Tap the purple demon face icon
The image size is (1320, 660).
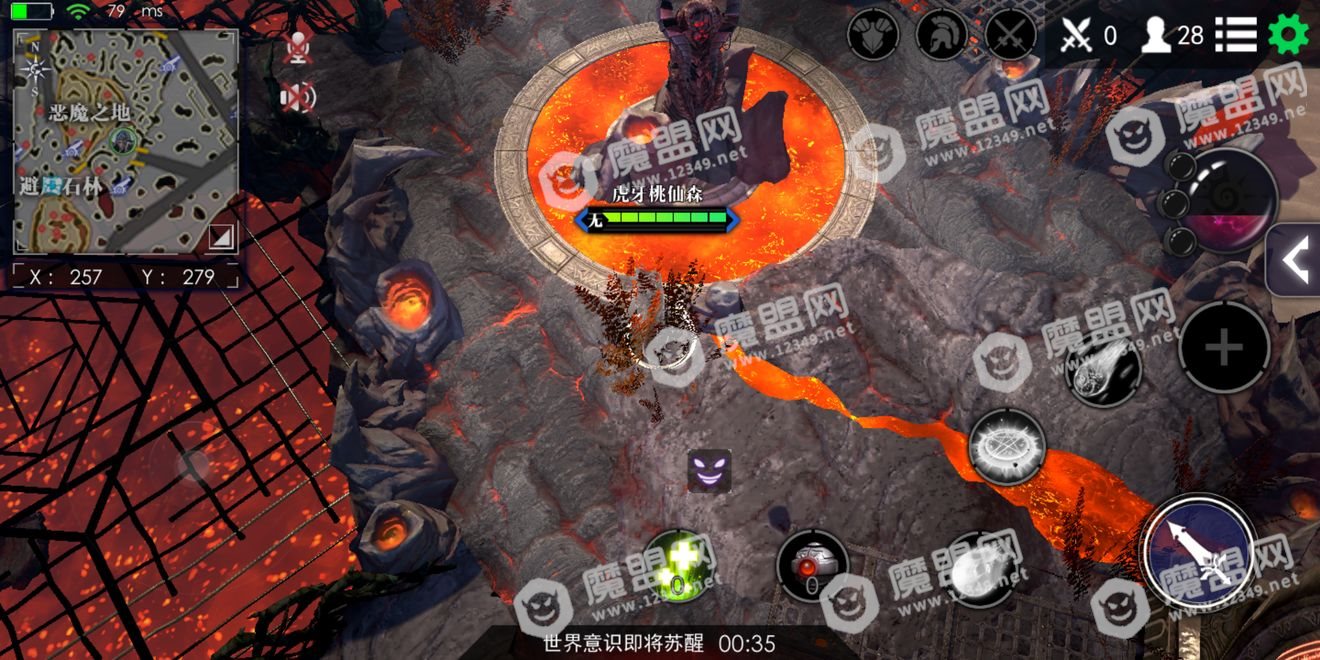(x=709, y=470)
